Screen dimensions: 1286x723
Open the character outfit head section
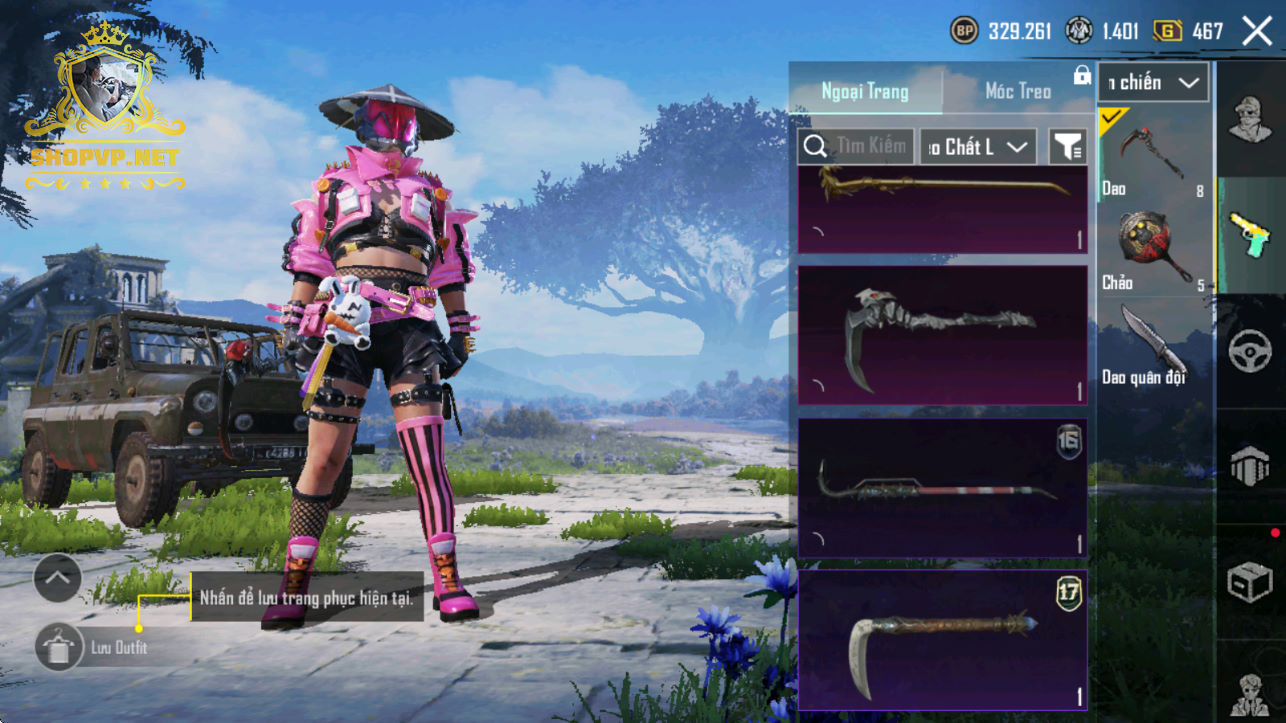[1250, 120]
